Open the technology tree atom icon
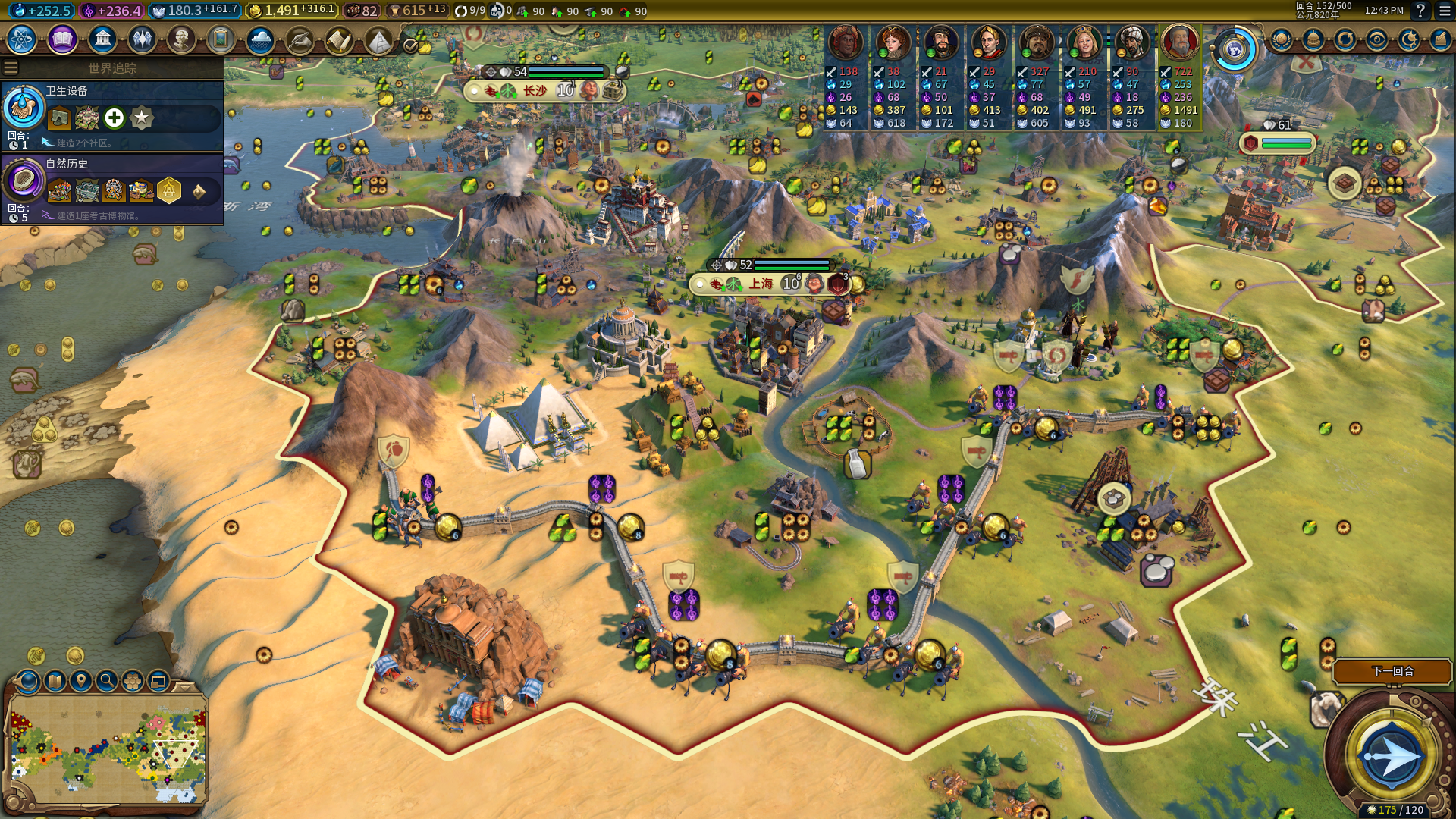Image resolution: width=1456 pixels, height=819 pixels. 22,39
